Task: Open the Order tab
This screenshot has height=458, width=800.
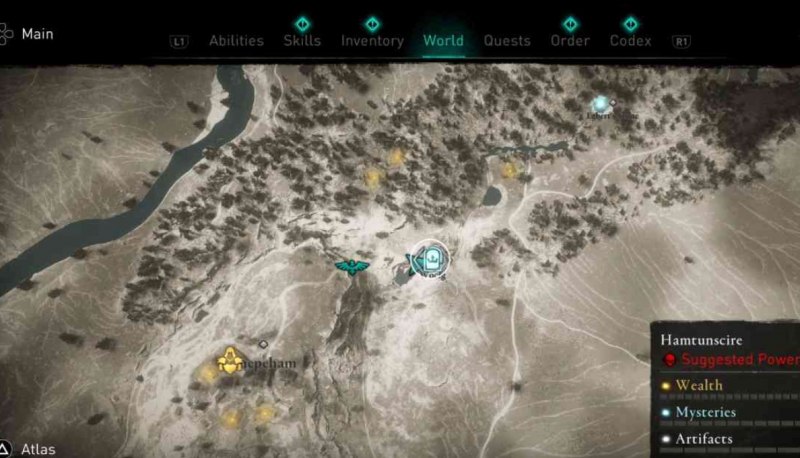Action: pos(569,41)
